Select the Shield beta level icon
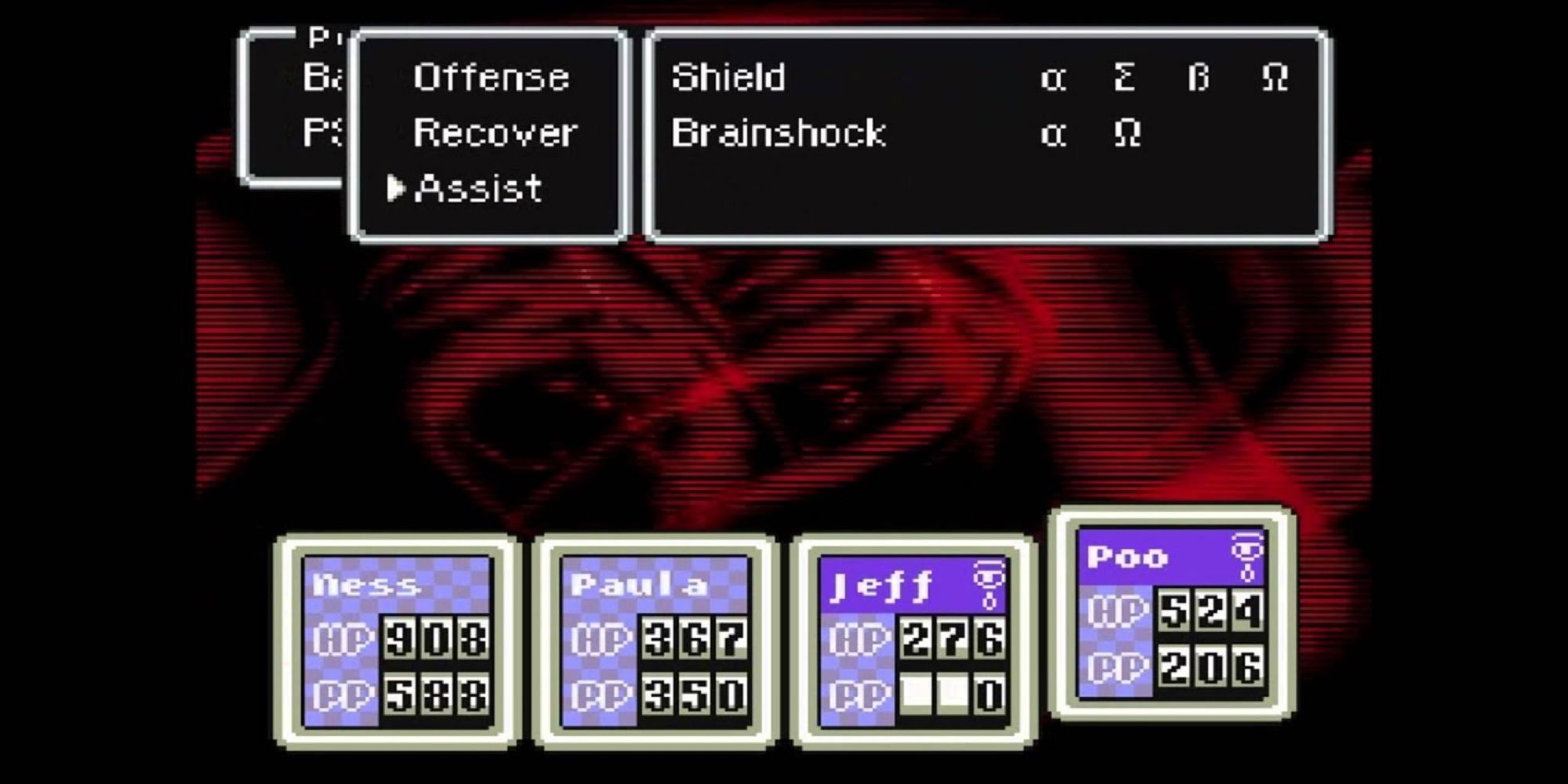Screen dimensions: 1568x784 (1200, 77)
